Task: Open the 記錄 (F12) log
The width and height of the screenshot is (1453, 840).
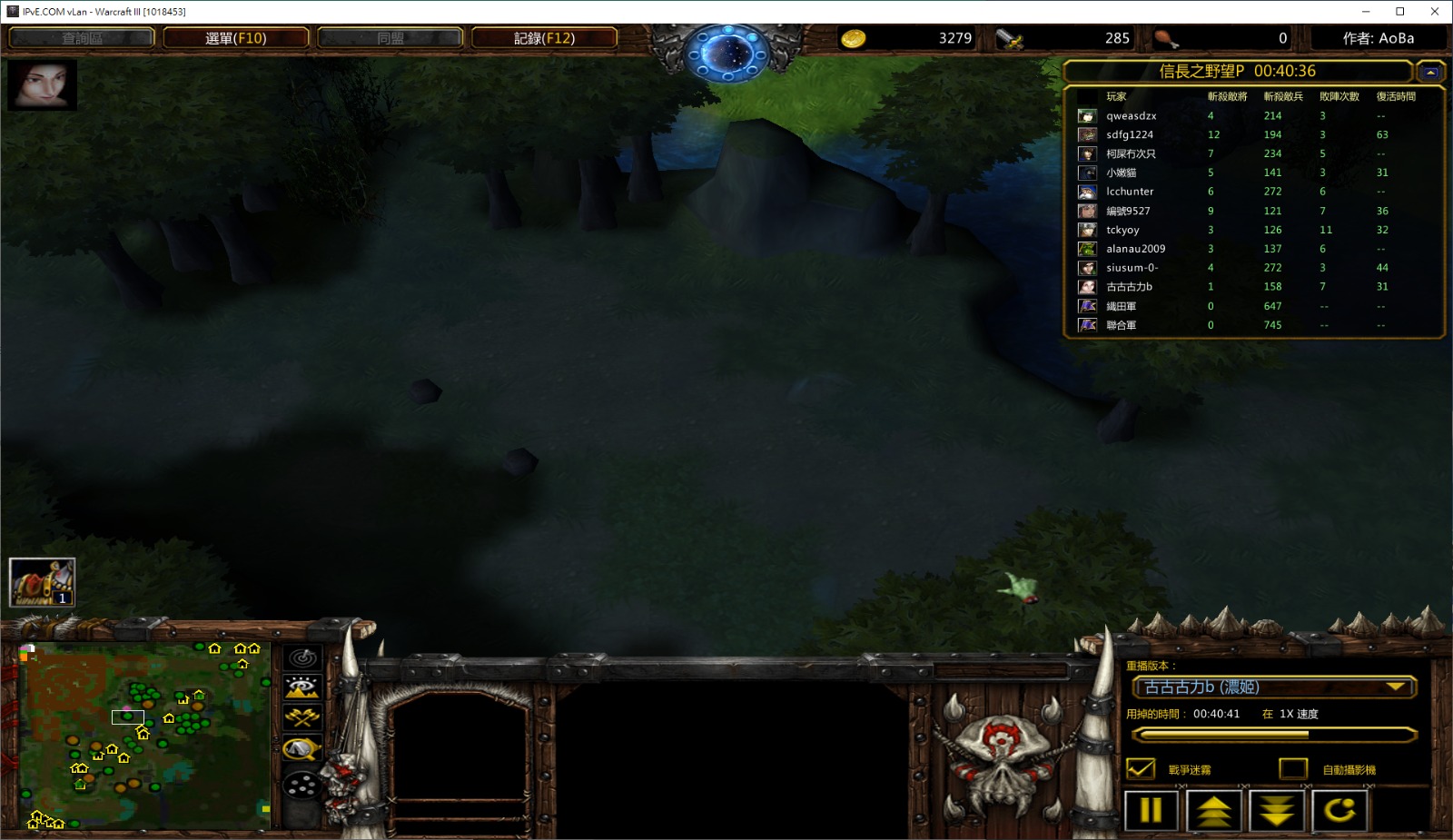Action: pyautogui.click(x=544, y=38)
